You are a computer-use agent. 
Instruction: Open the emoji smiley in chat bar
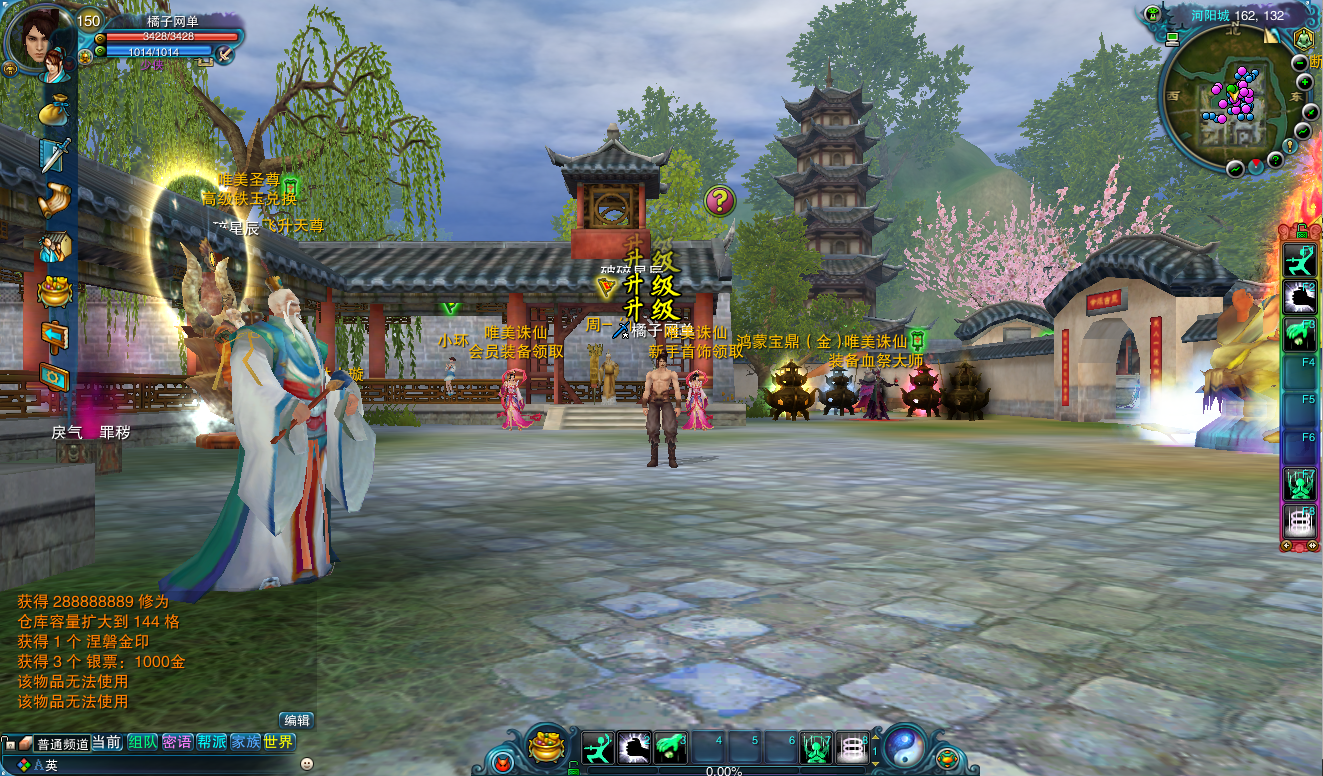point(306,764)
